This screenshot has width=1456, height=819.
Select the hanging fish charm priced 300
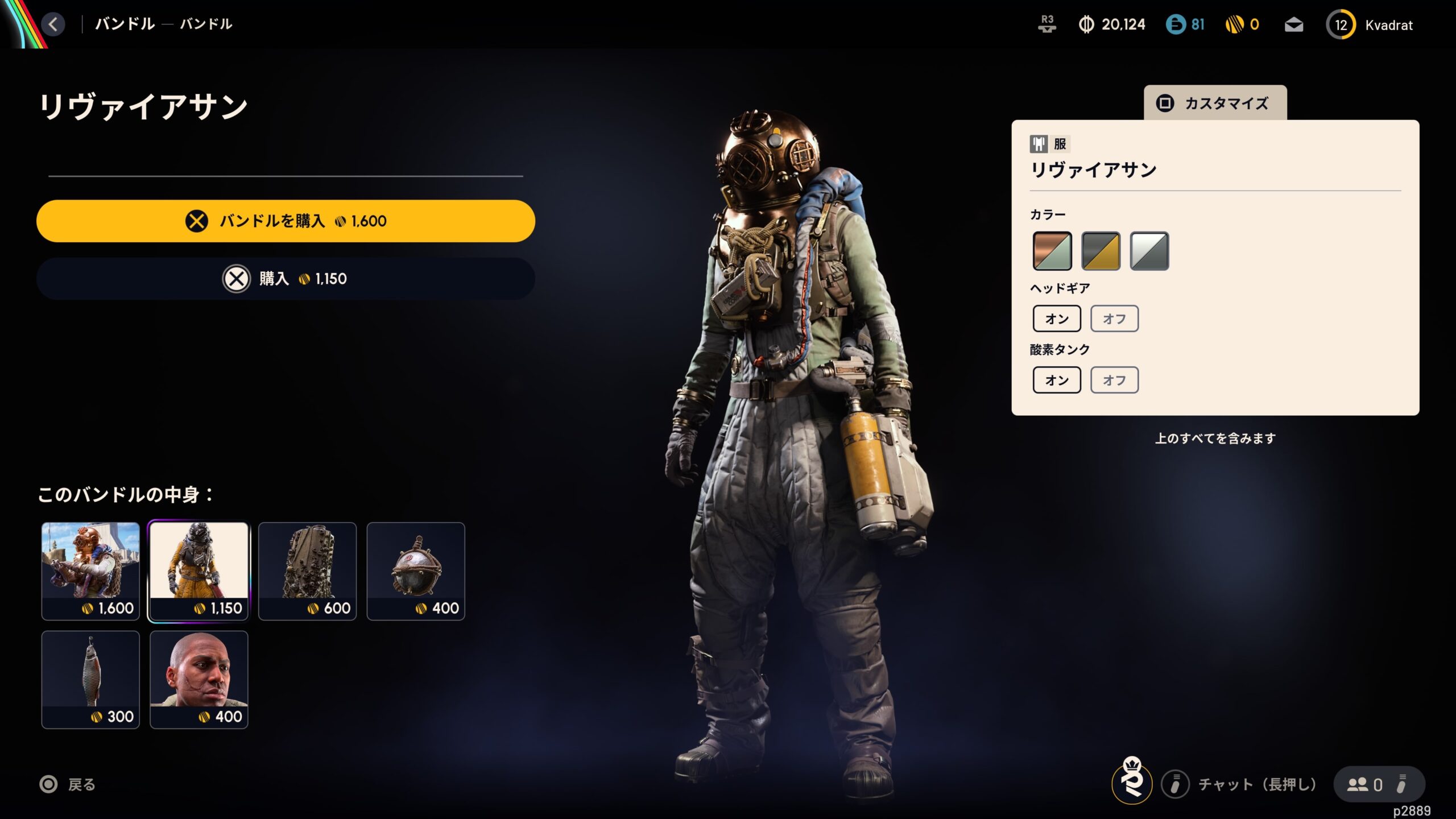pos(90,679)
